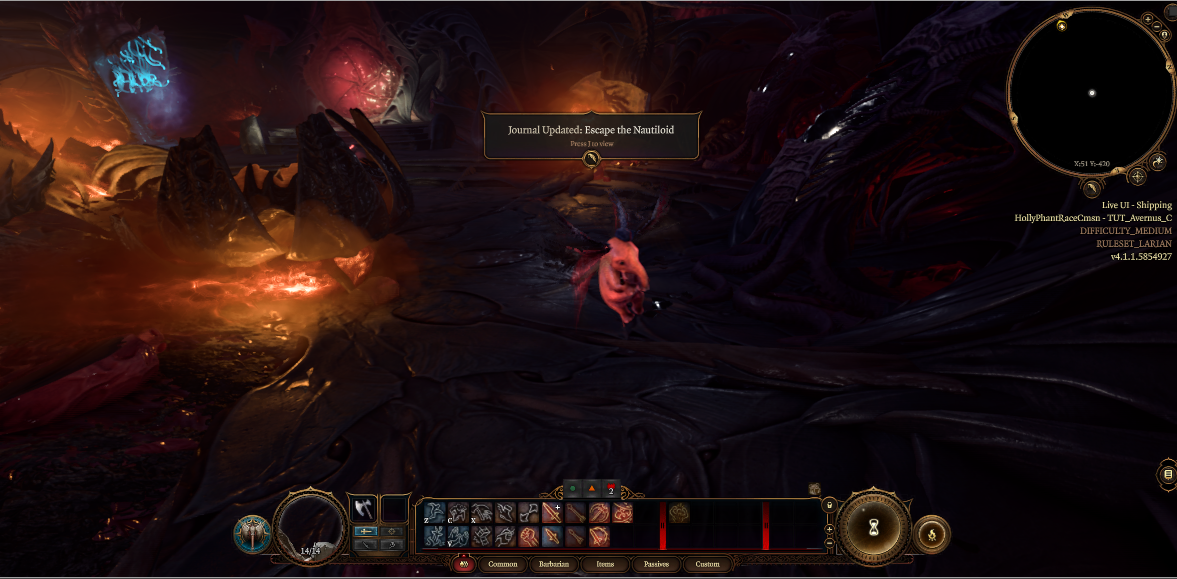Image resolution: width=1177 pixels, height=579 pixels.
Task: Open the journal quill button below the minimap
Action: [1093, 187]
